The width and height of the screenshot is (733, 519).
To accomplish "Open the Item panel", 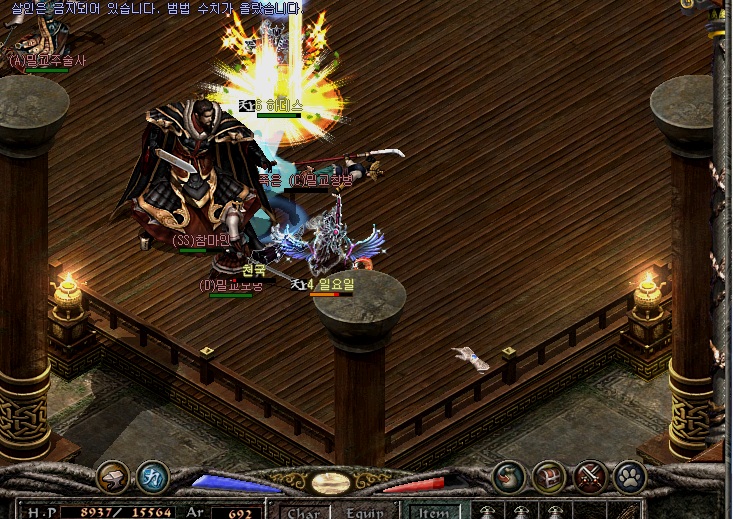I will 433,512.
